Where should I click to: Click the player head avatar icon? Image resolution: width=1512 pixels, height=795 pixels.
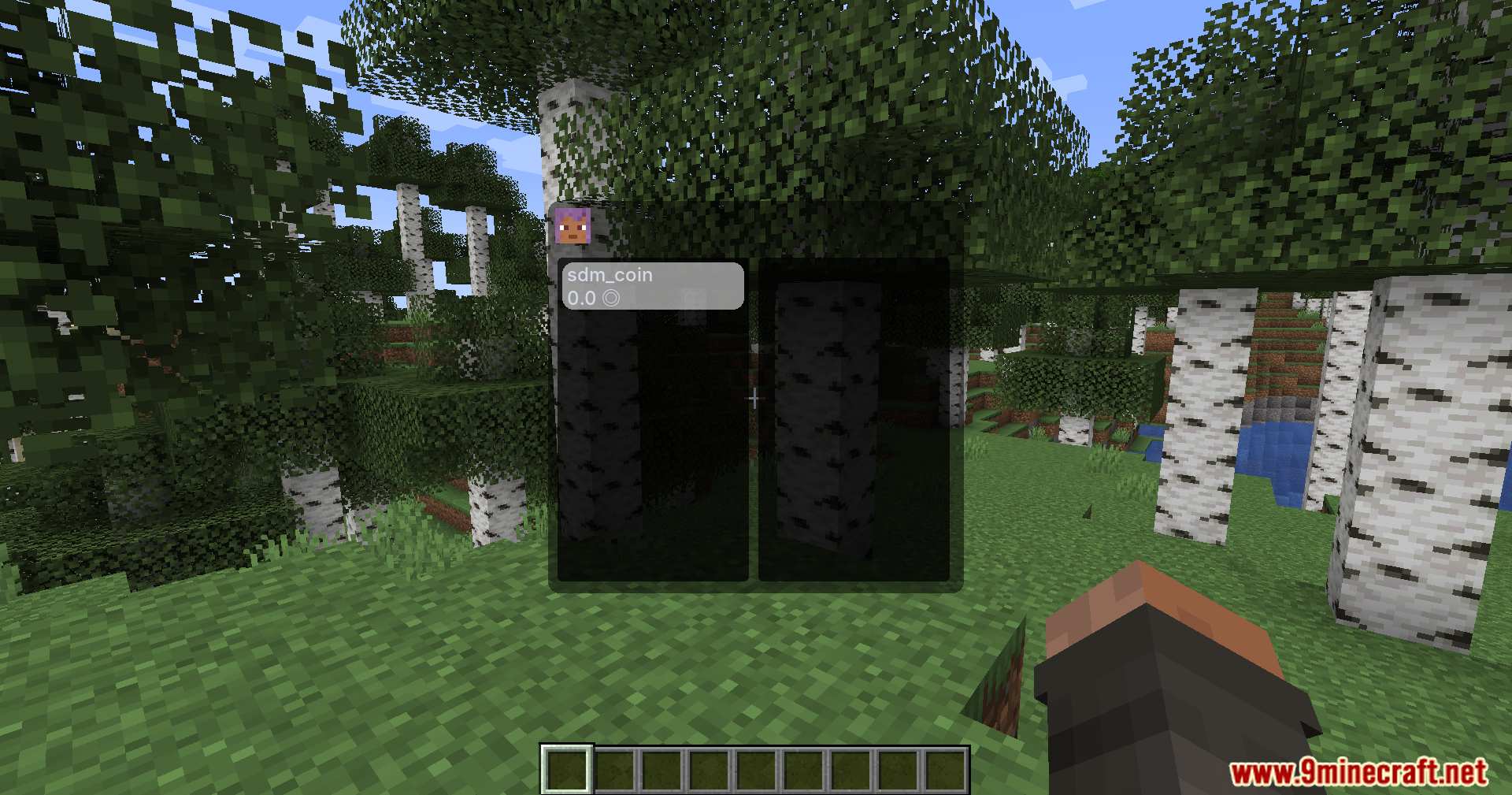[573, 226]
